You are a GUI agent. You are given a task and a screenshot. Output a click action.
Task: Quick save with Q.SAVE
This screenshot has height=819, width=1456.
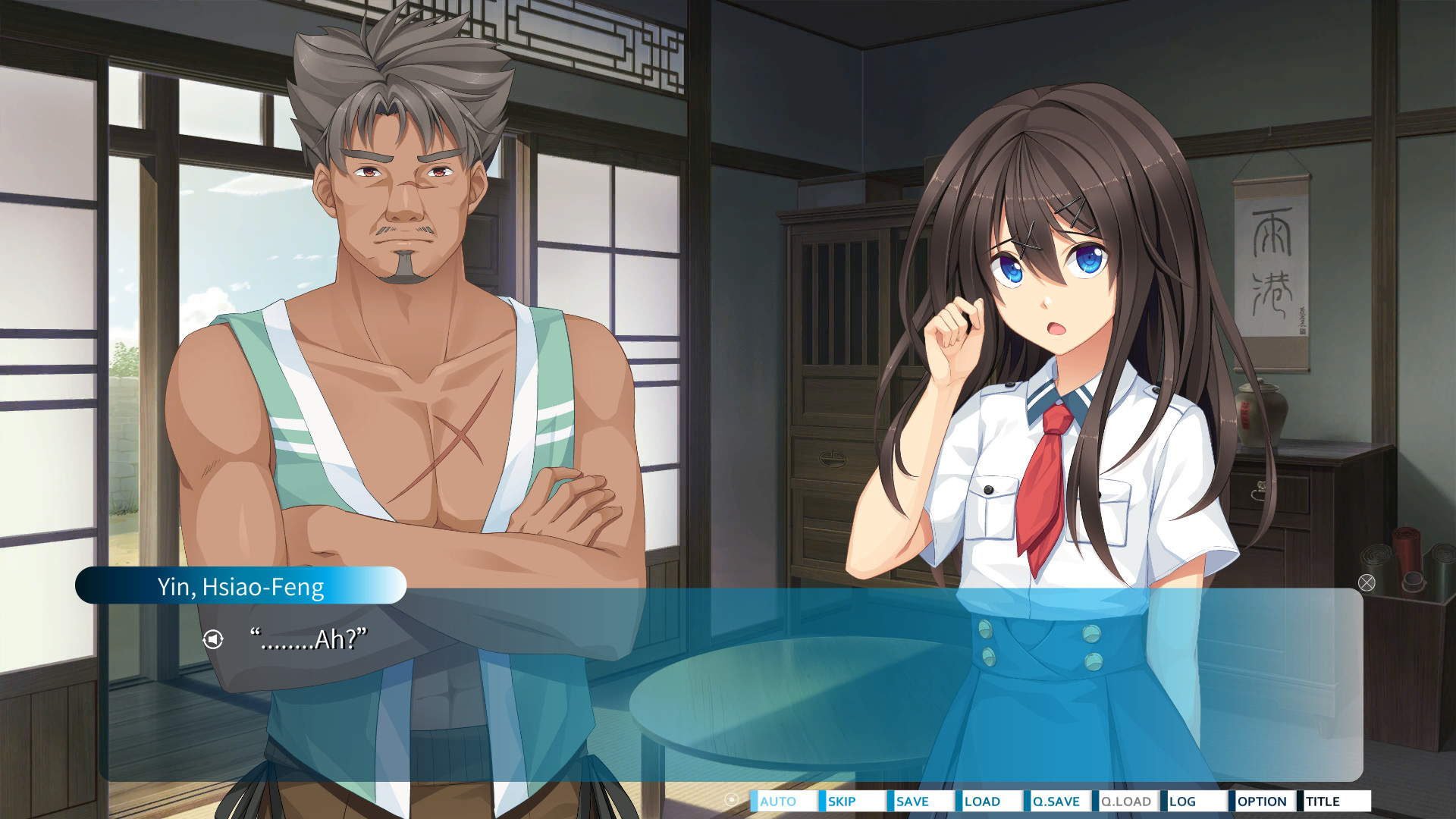click(x=1056, y=802)
